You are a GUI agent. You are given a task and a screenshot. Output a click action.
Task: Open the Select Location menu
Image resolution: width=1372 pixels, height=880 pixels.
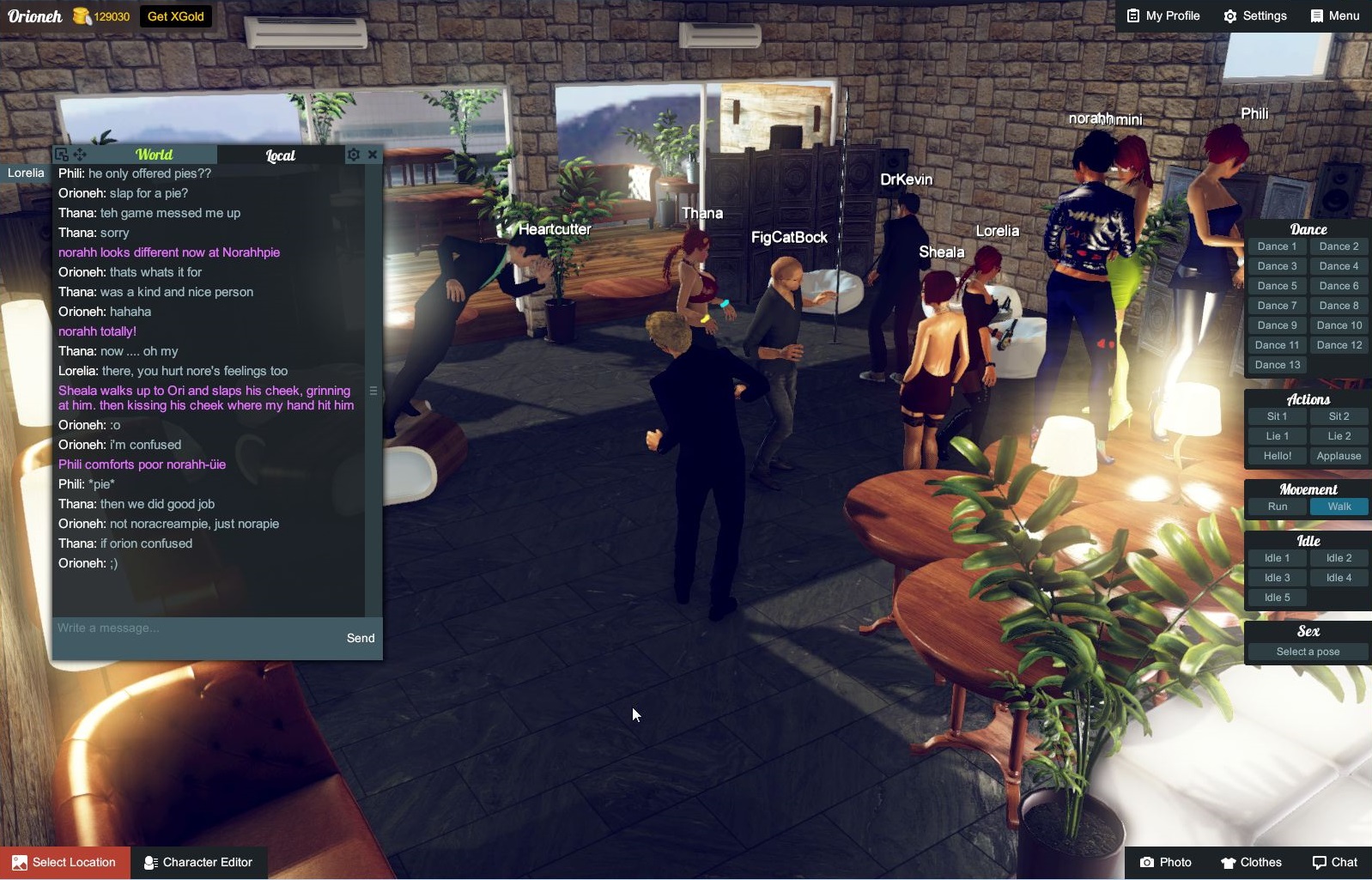[65, 862]
